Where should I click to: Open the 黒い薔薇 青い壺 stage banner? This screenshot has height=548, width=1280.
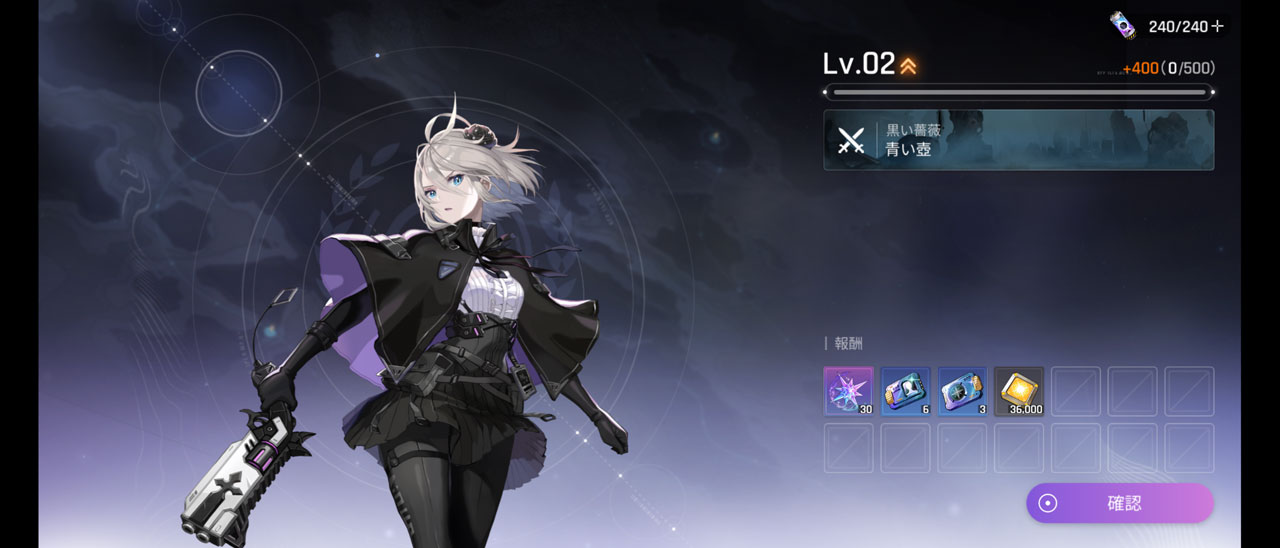coord(1018,140)
